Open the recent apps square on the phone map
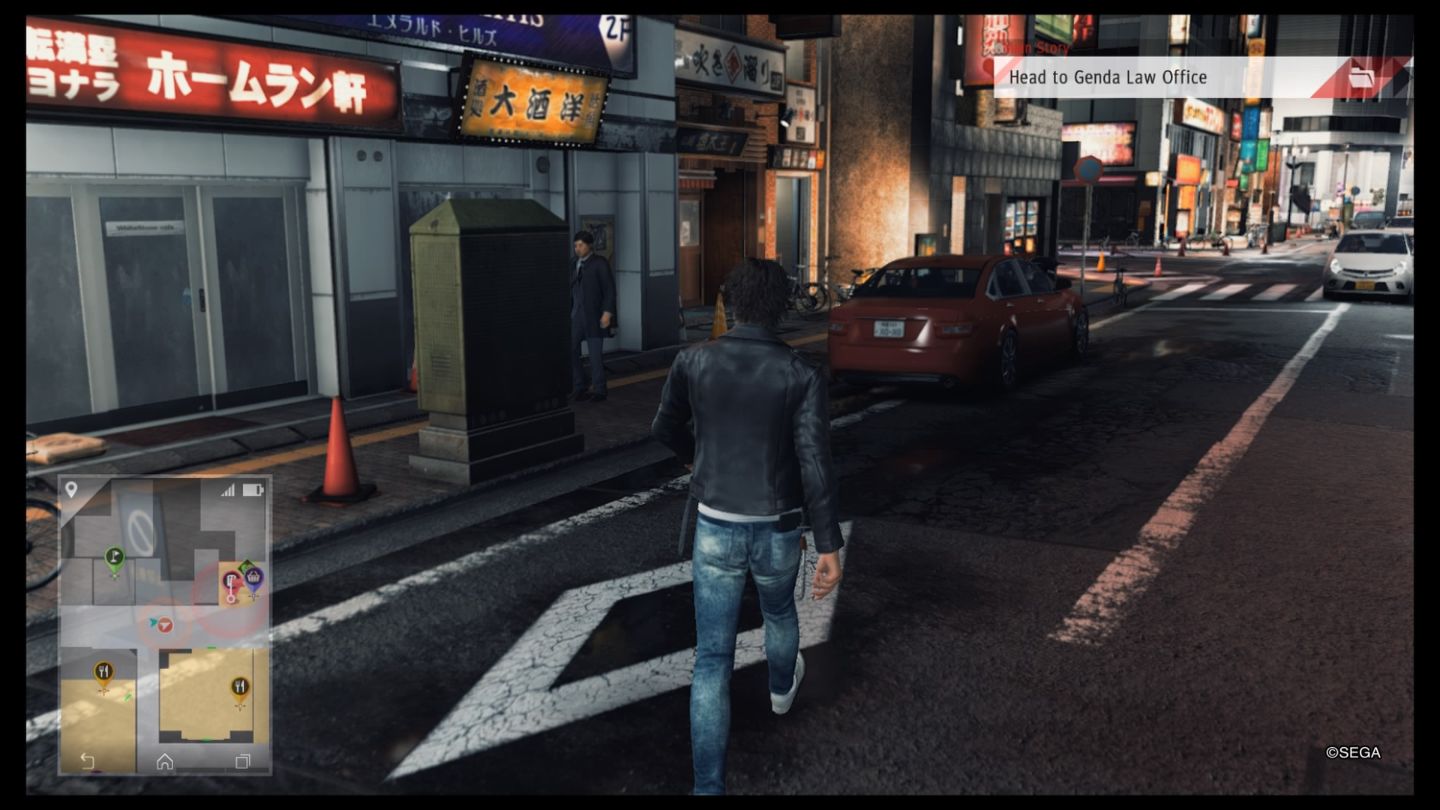Image resolution: width=1440 pixels, height=810 pixels. pos(242,761)
